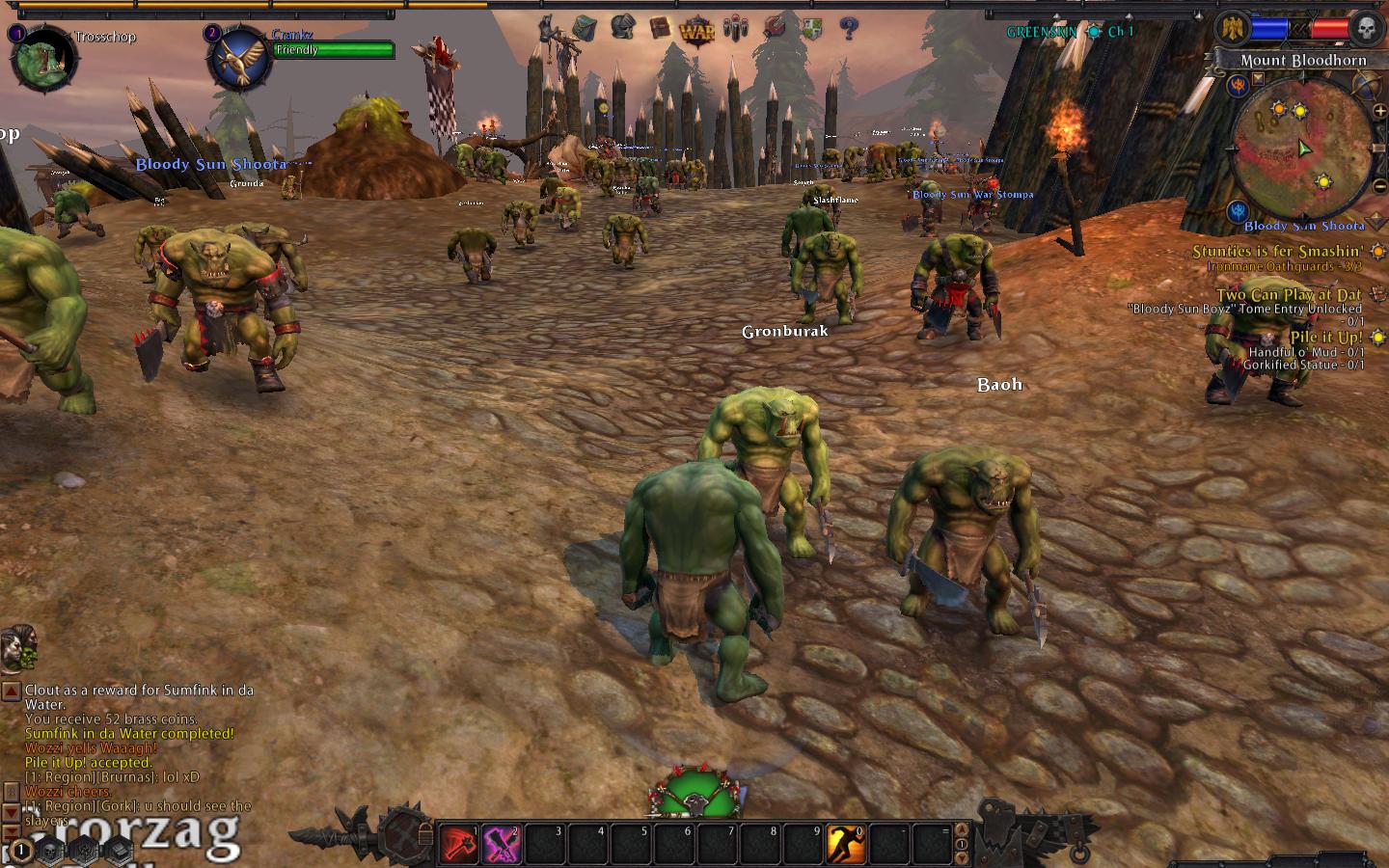Viewport: 1389px width, 868px height.
Task: Open the Tome of Knowledge book icon
Action: tap(660, 27)
